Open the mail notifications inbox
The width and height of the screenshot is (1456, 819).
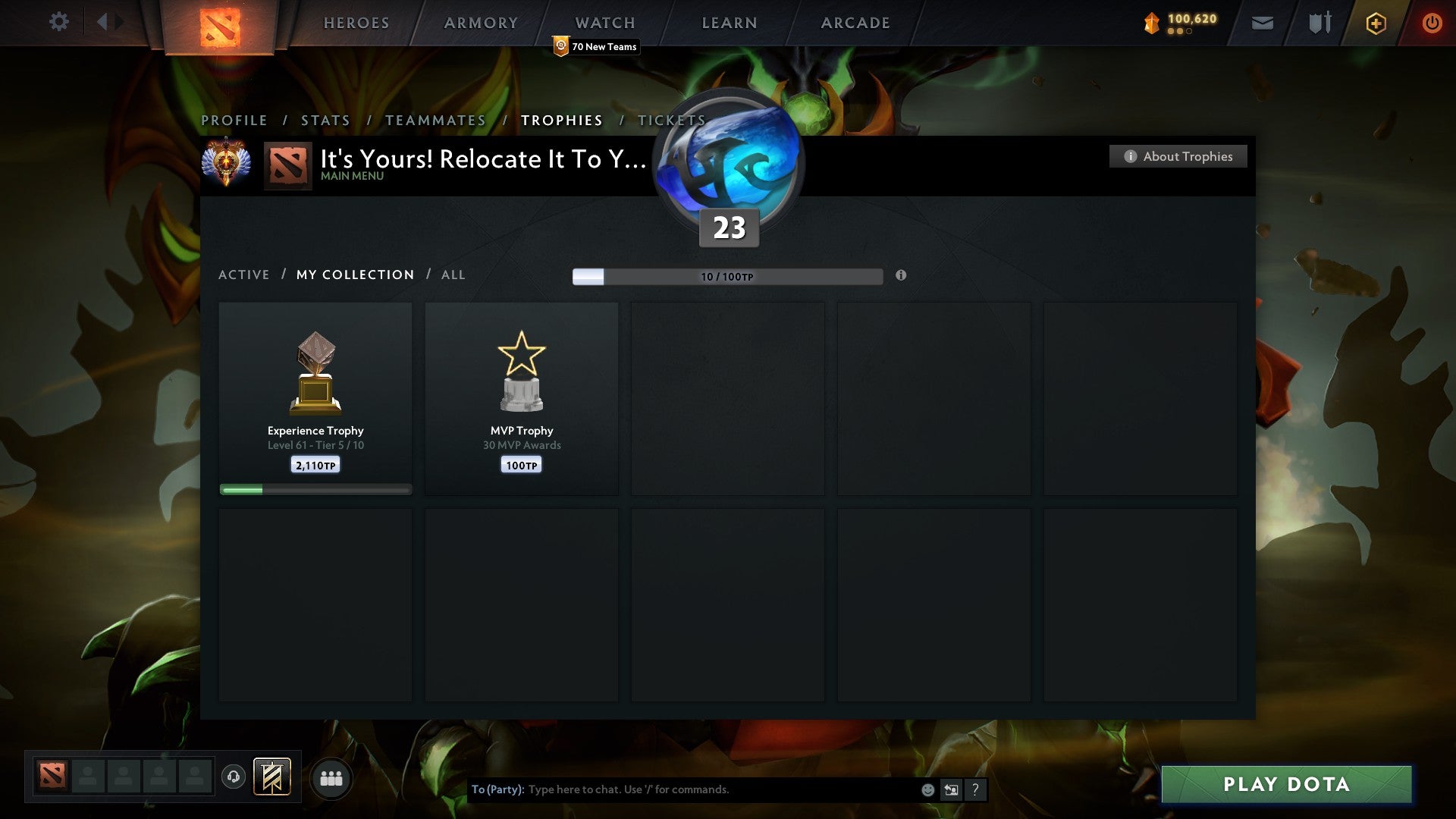pyautogui.click(x=1262, y=23)
